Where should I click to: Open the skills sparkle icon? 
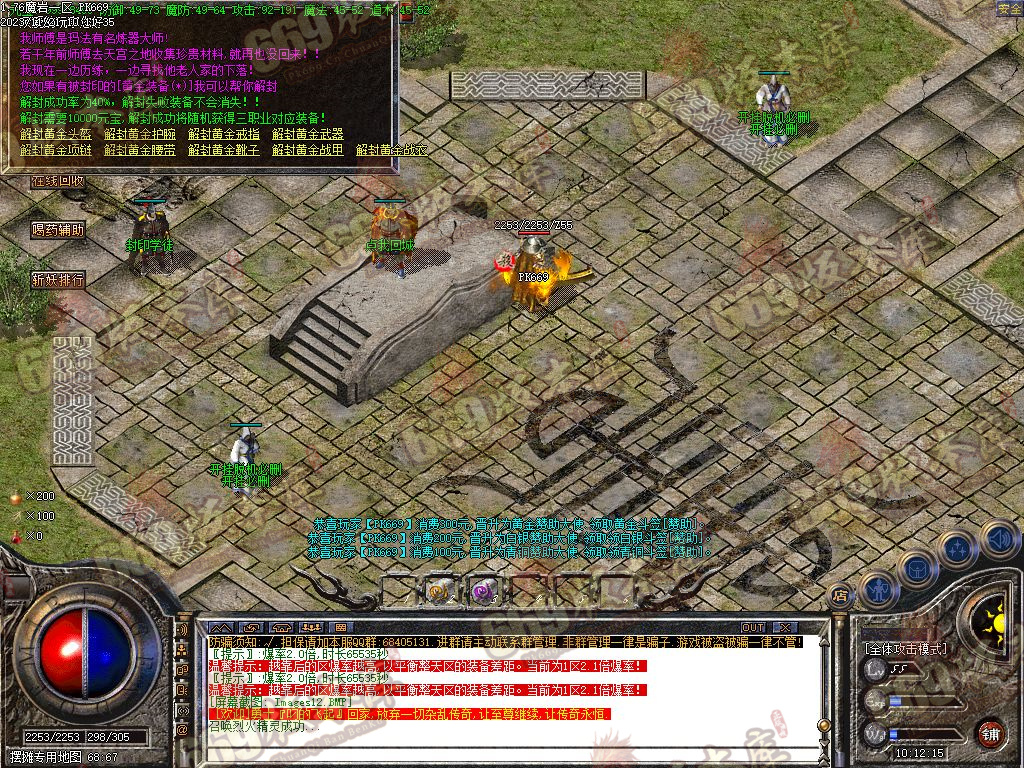coord(957,549)
